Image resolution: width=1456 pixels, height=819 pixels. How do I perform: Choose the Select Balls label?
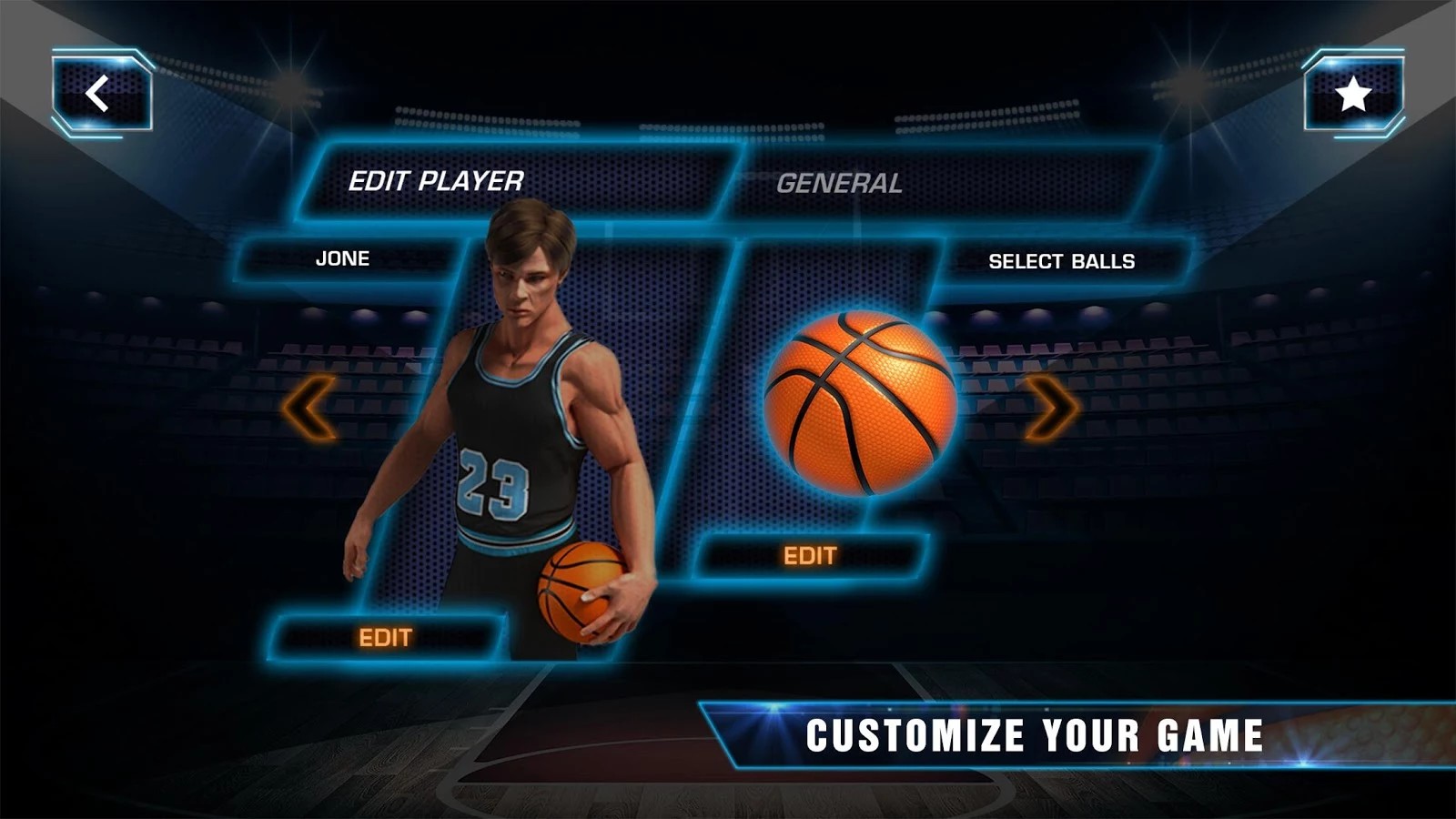click(1061, 261)
